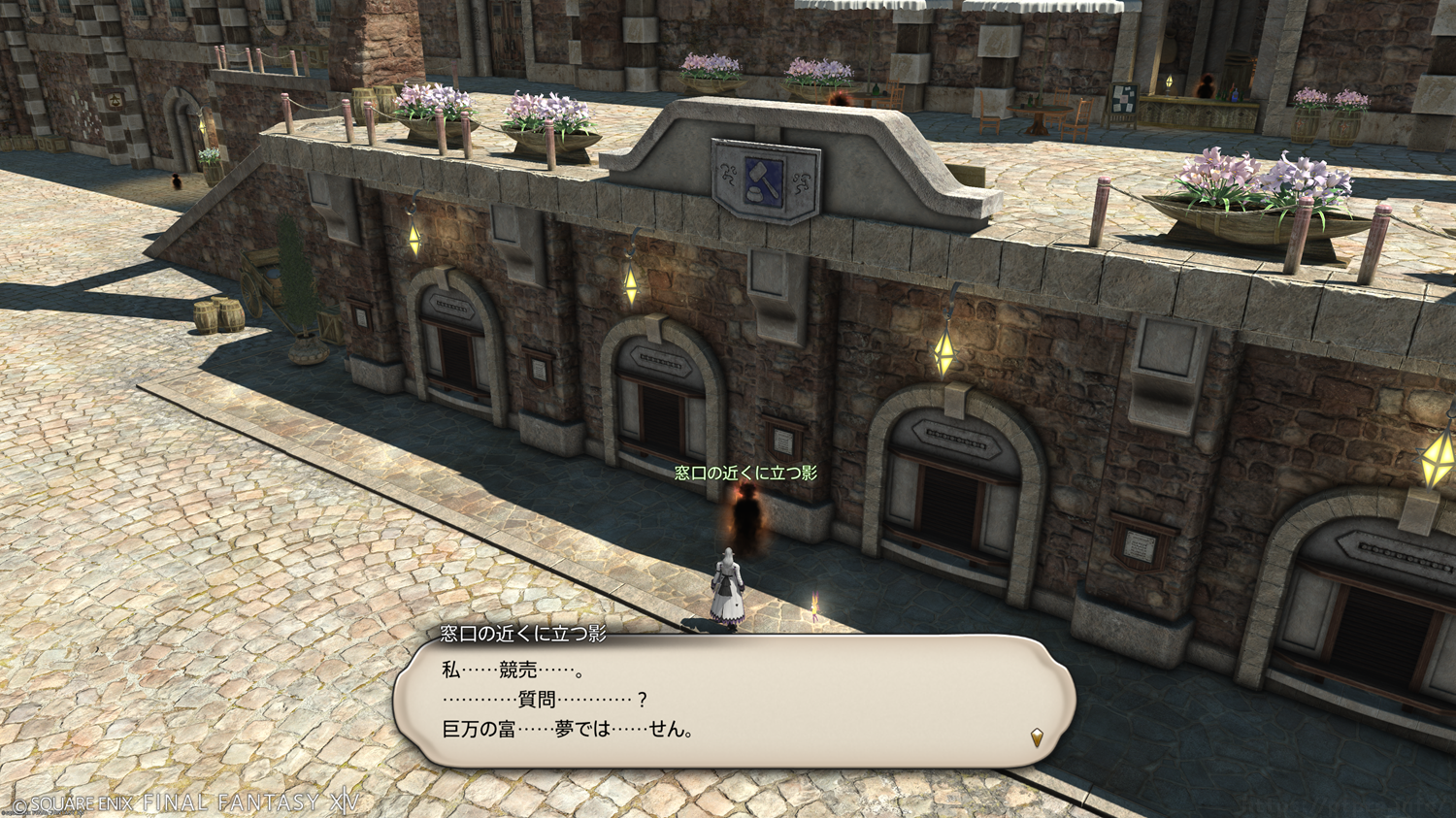
Task: Continue the dialogue by clicking the speech text
Action: click(x=567, y=700)
